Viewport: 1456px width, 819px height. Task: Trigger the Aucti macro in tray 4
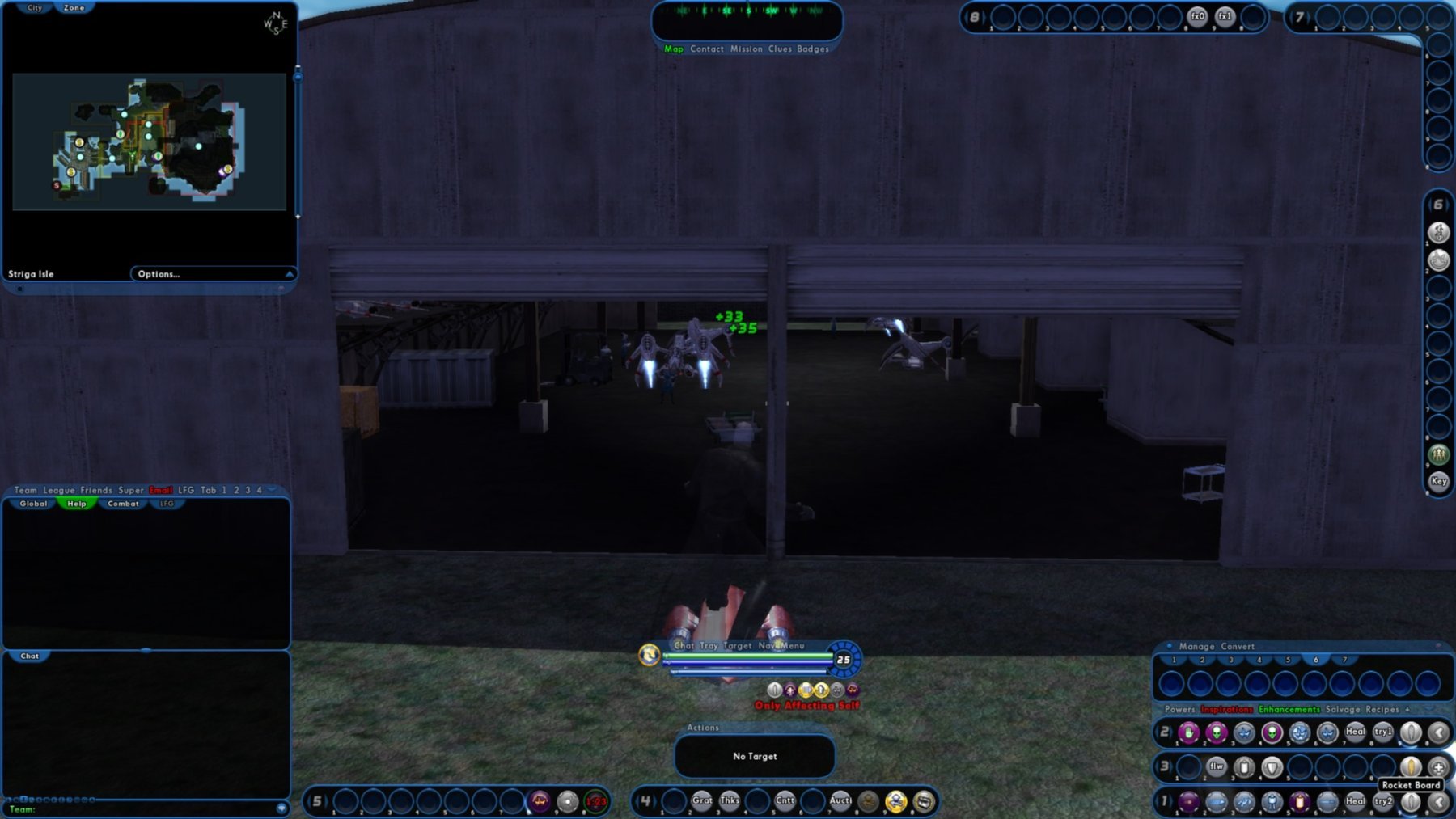tap(840, 801)
